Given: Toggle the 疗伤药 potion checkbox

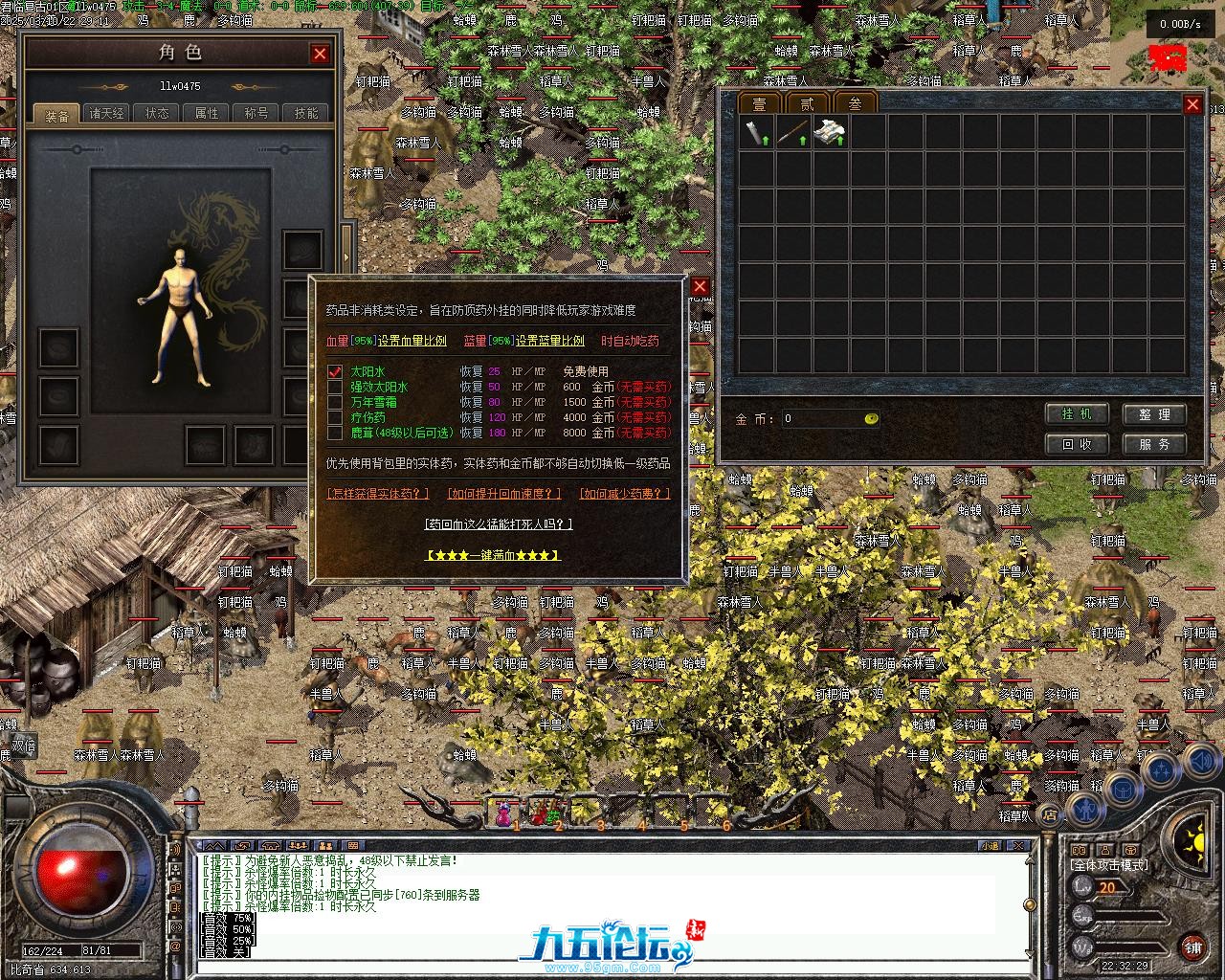Looking at the screenshot, I should pyautogui.click(x=335, y=417).
